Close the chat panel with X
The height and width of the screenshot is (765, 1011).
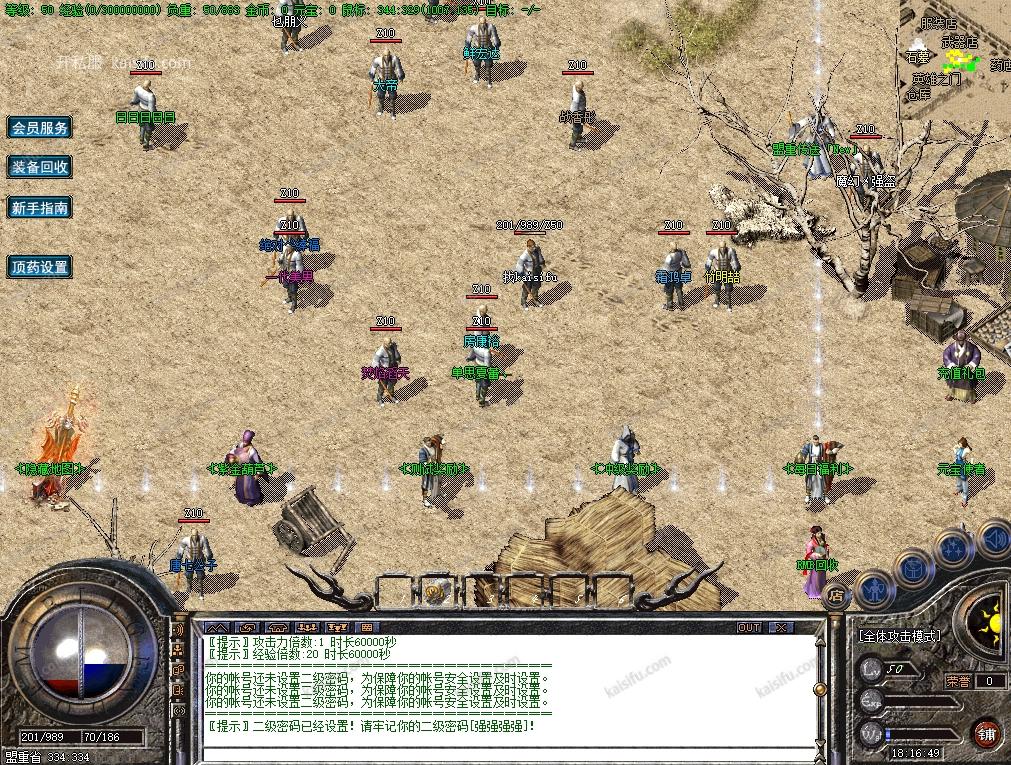(x=779, y=628)
